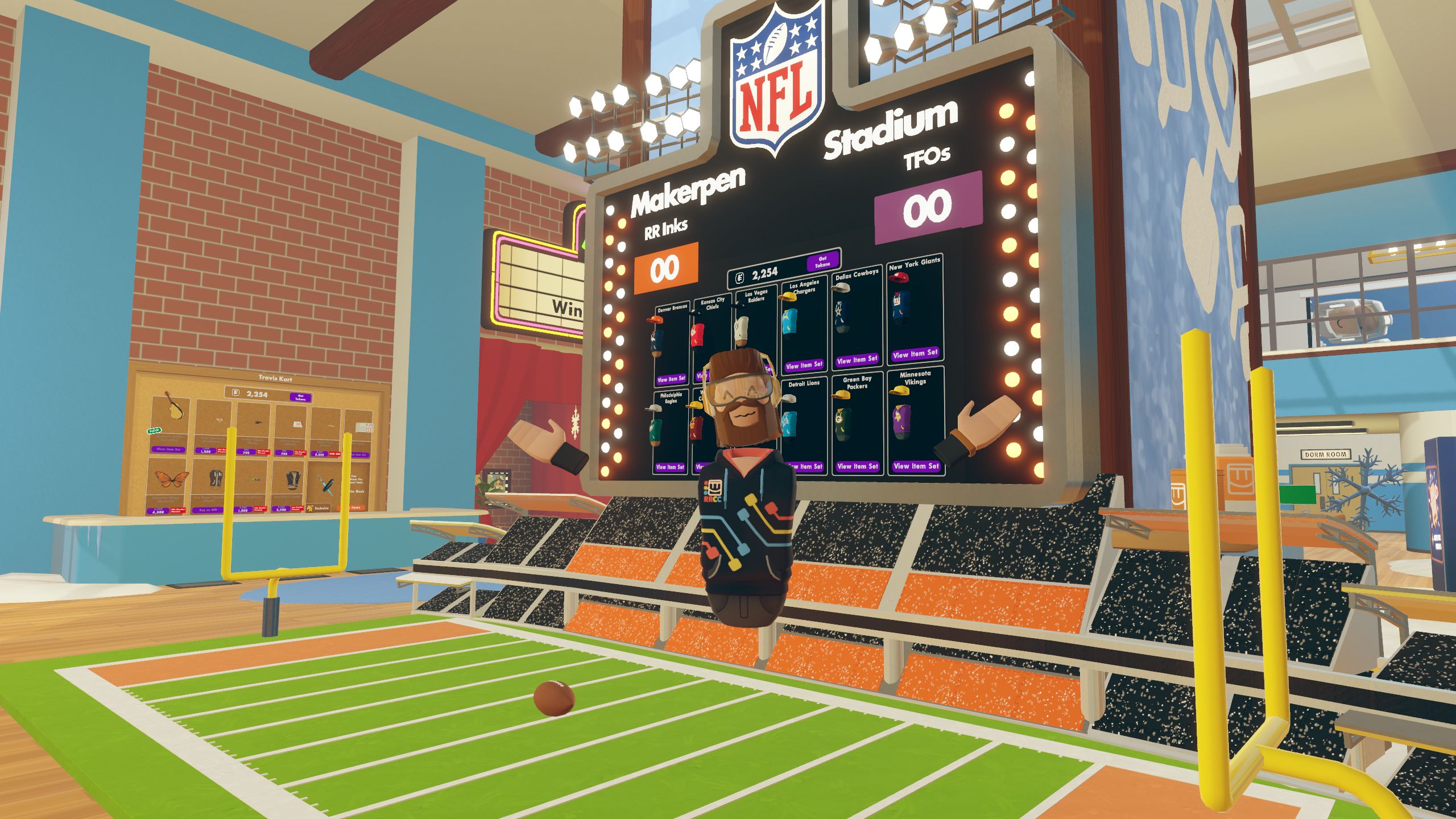Click View Item Set under Las Vegas Raiders
This screenshot has height=819, width=1456.
[768, 369]
